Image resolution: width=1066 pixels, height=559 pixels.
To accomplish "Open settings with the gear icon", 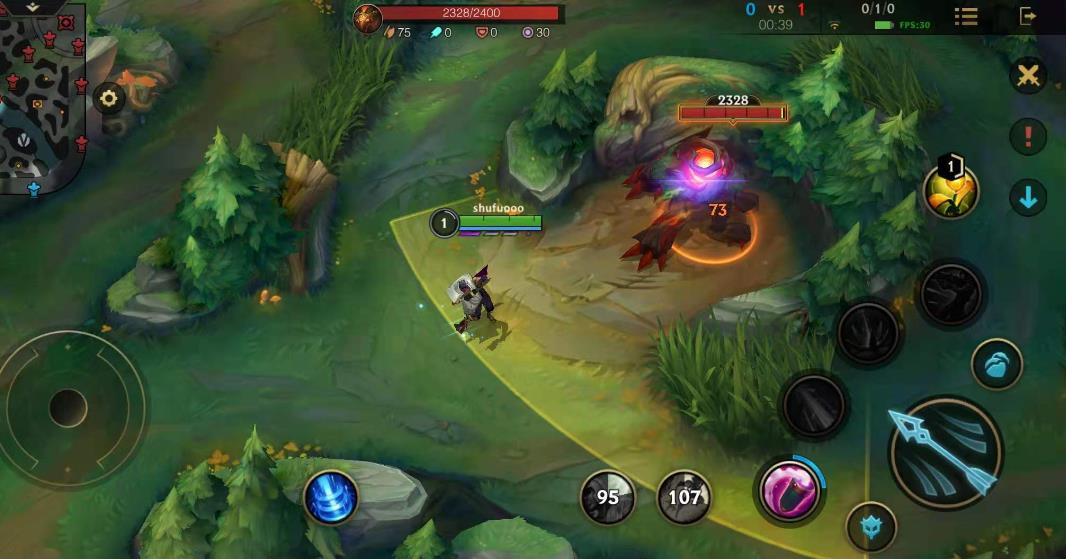I will (x=109, y=98).
